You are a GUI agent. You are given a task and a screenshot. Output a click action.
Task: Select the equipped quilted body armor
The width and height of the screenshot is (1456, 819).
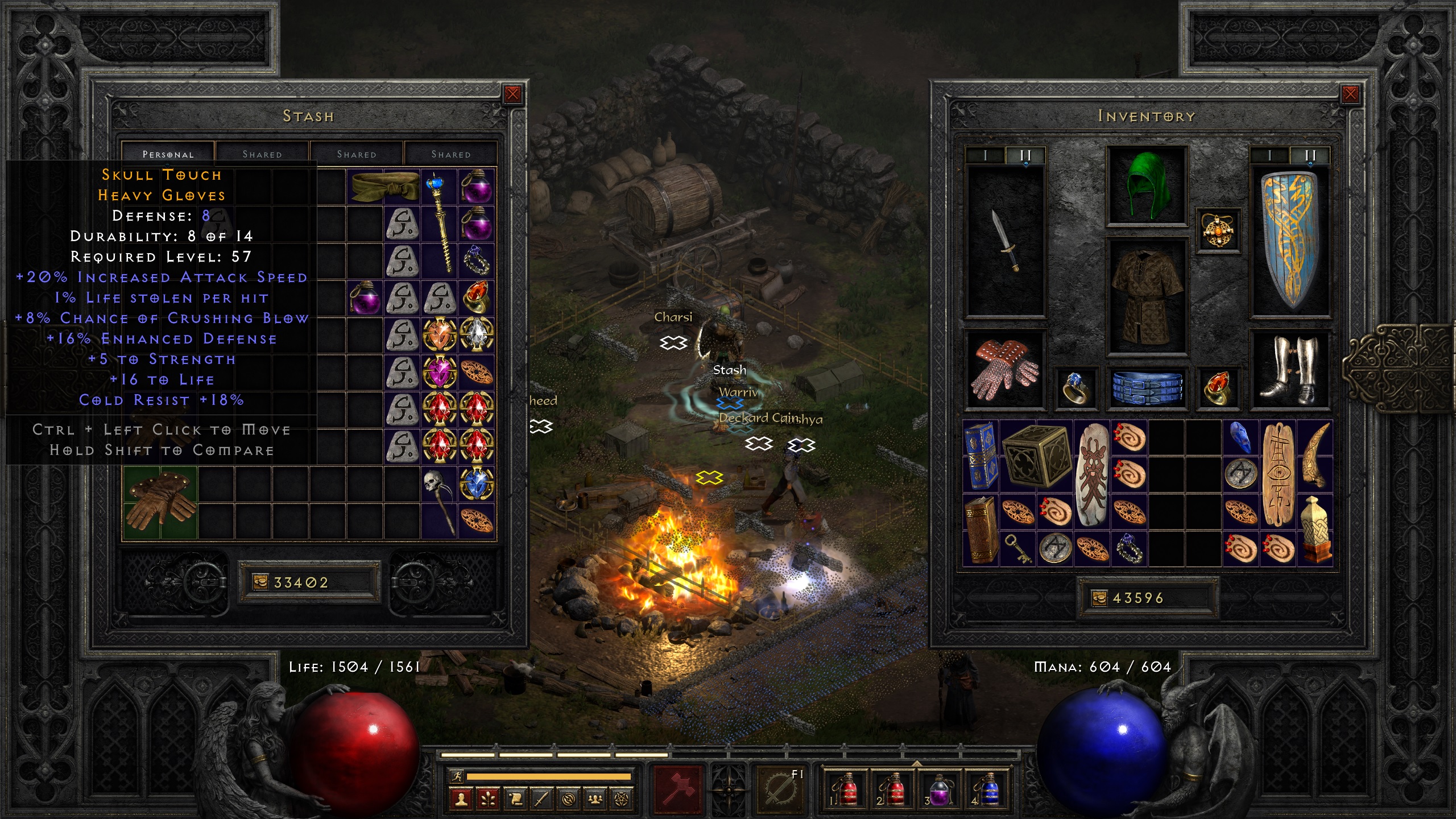[1147, 297]
